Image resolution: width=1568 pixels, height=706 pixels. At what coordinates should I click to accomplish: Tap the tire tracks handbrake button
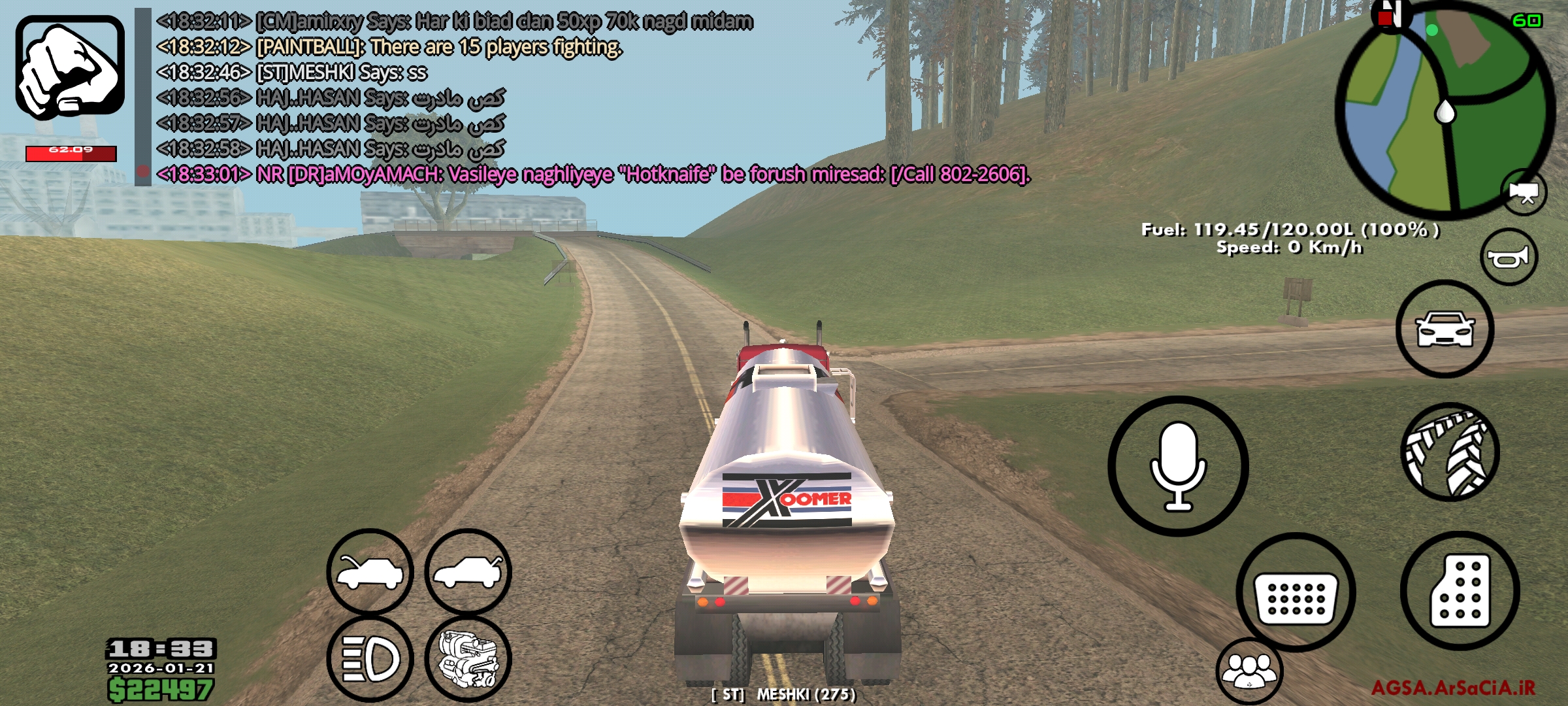click(x=1450, y=452)
